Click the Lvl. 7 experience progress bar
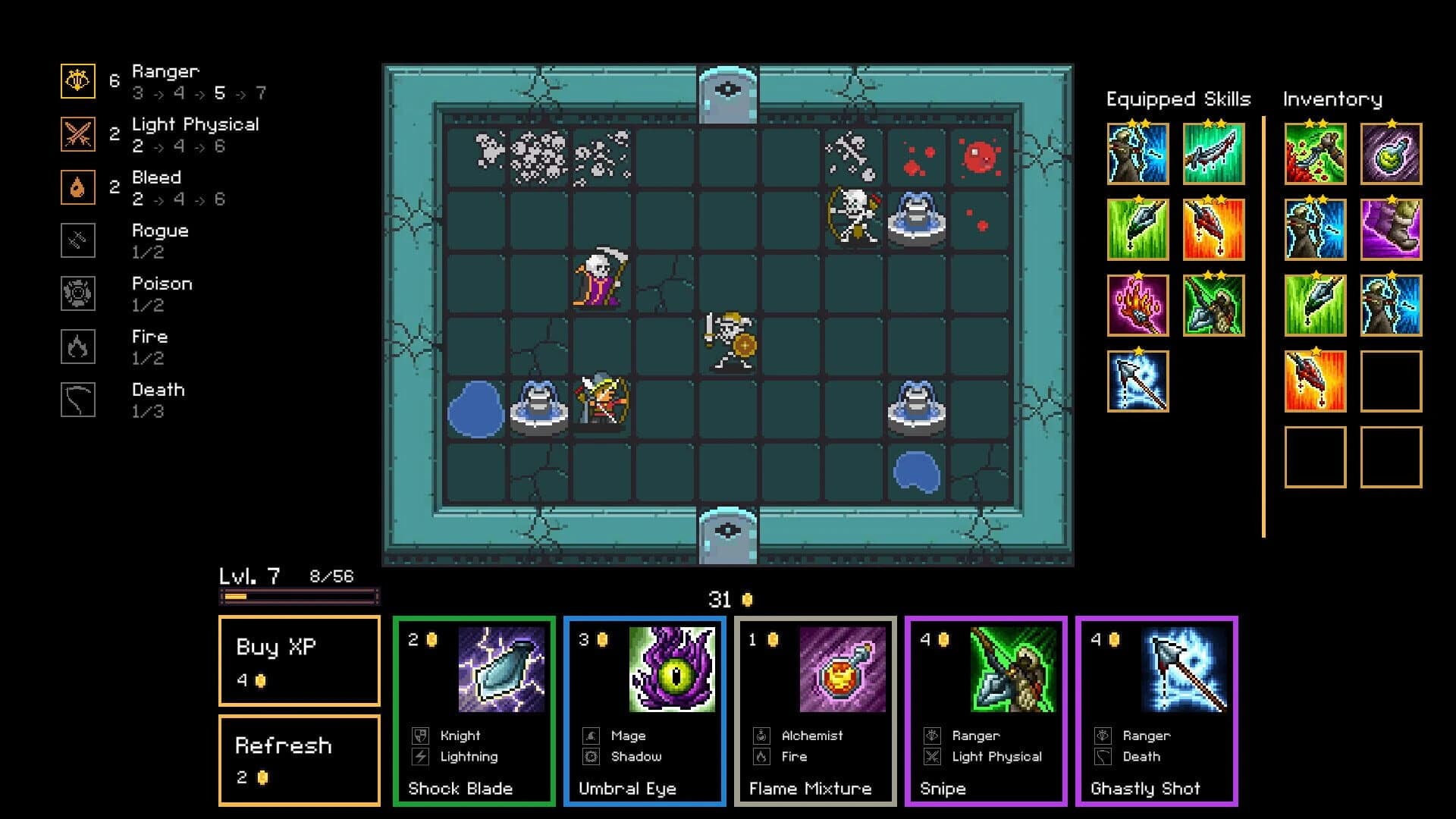The width and height of the screenshot is (1456, 819). pyautogui.click(x=298, y=596)
